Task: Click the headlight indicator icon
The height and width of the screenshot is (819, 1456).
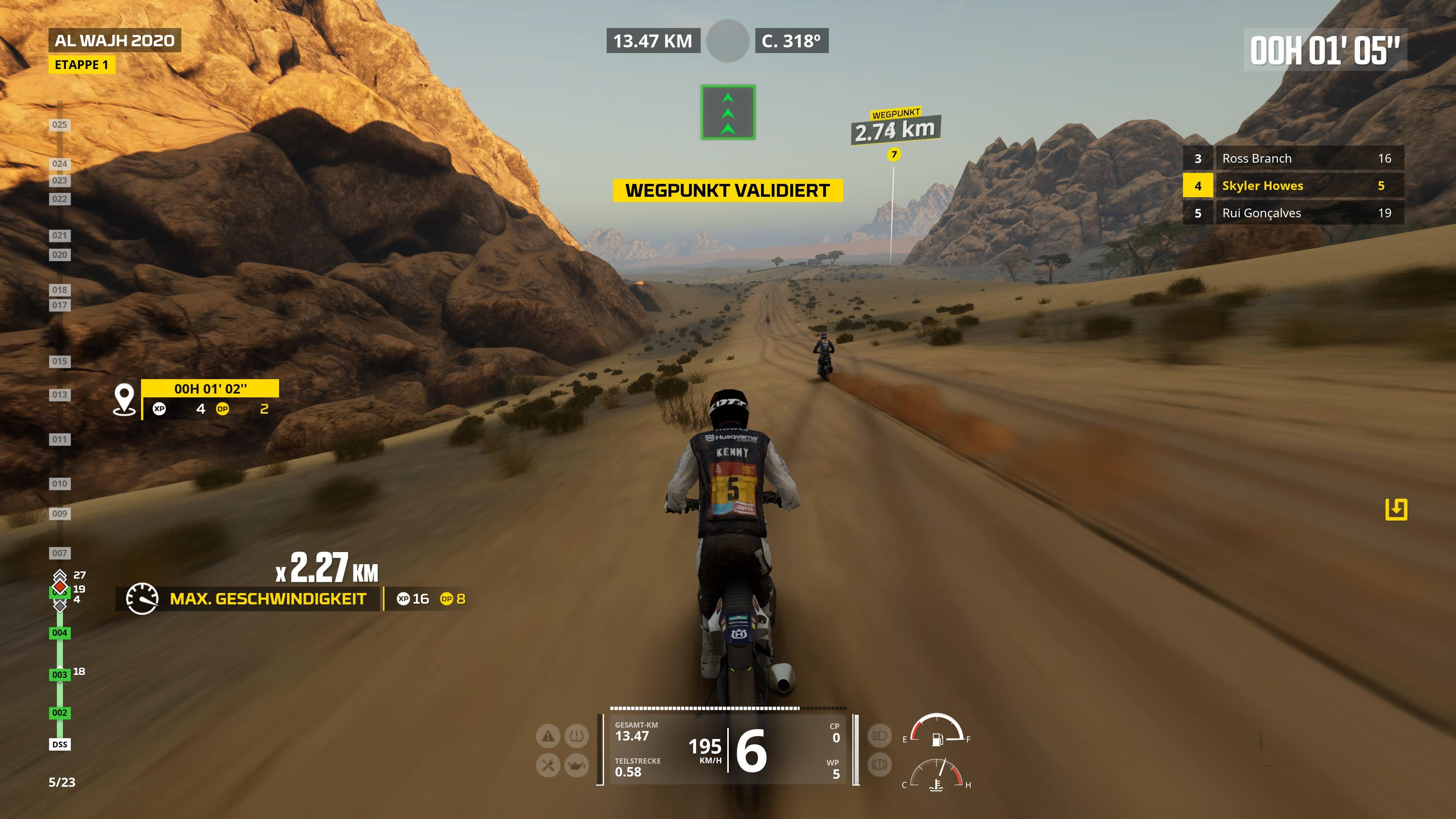Action: click(x=880, y=736)
